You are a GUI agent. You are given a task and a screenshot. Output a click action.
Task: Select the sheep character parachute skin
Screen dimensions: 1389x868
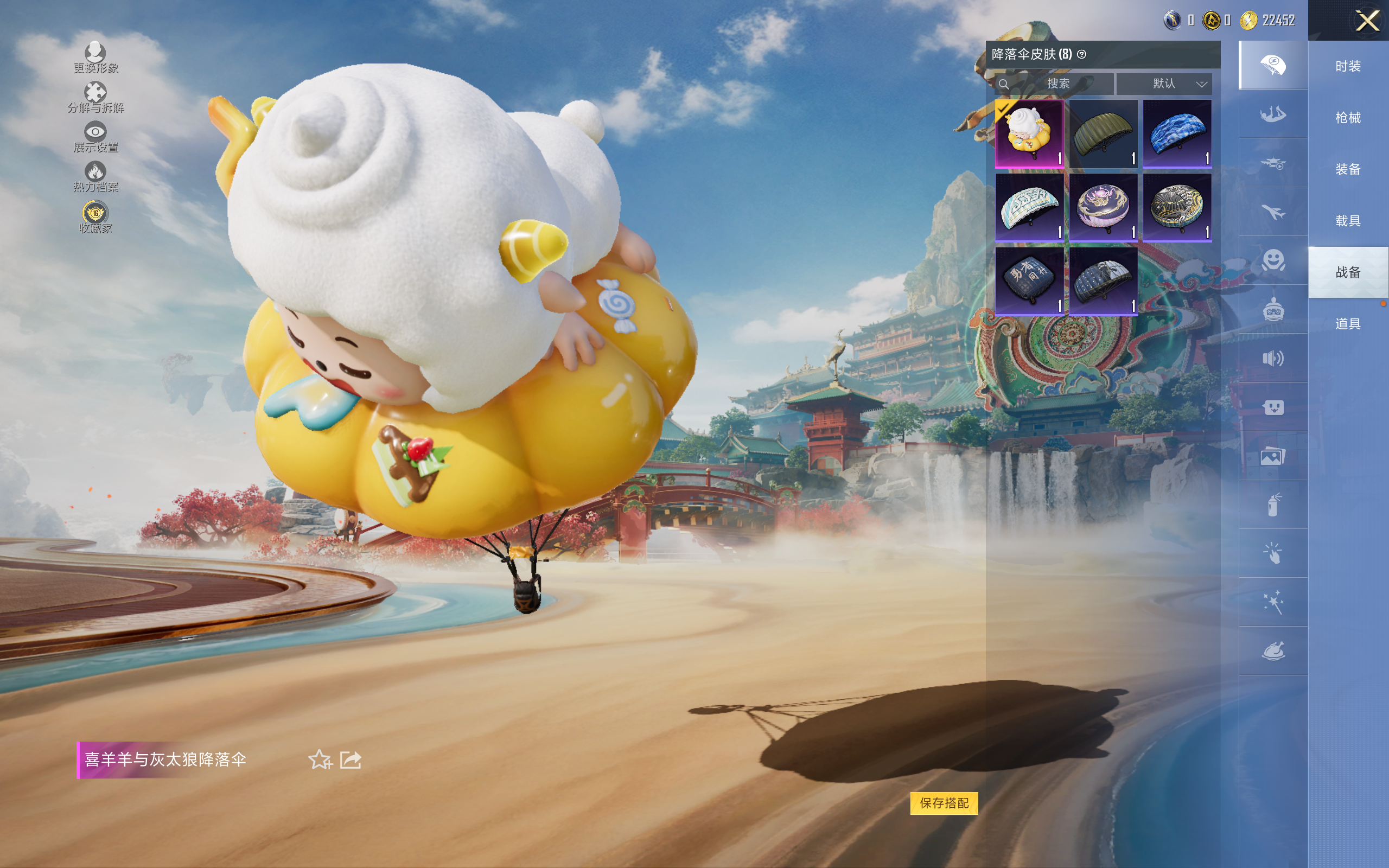(x=1029, y=134)
